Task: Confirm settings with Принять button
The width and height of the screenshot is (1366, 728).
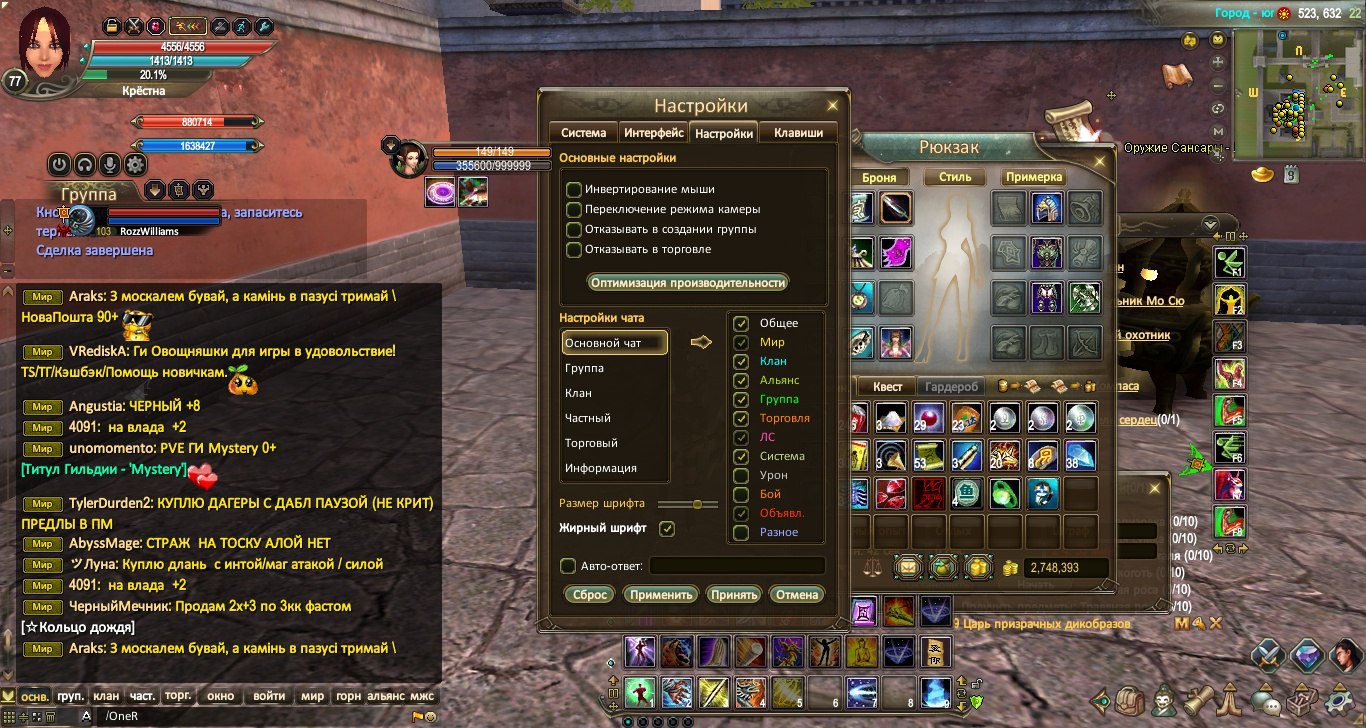Action: click(733, 594)
